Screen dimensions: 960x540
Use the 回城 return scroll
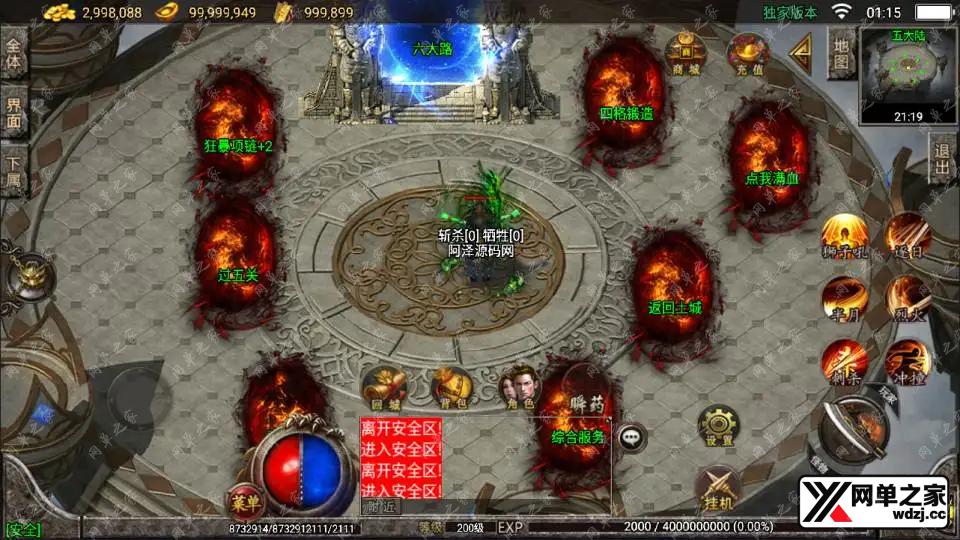pos(382,387)
